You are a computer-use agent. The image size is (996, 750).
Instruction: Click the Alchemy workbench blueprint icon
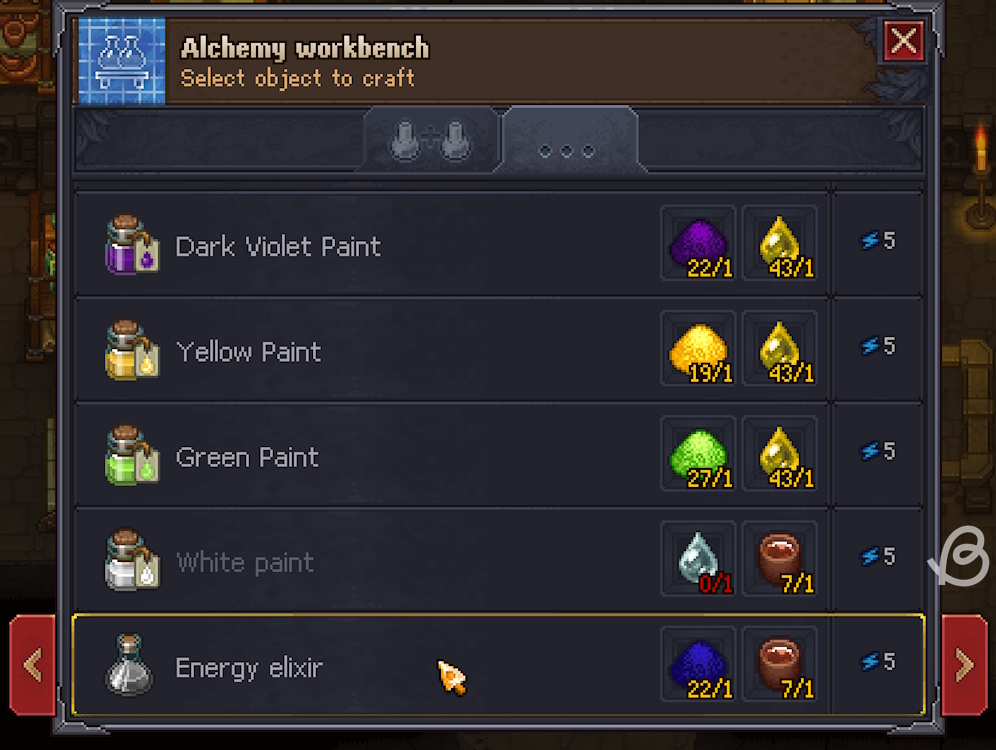[x=121, y=60]
